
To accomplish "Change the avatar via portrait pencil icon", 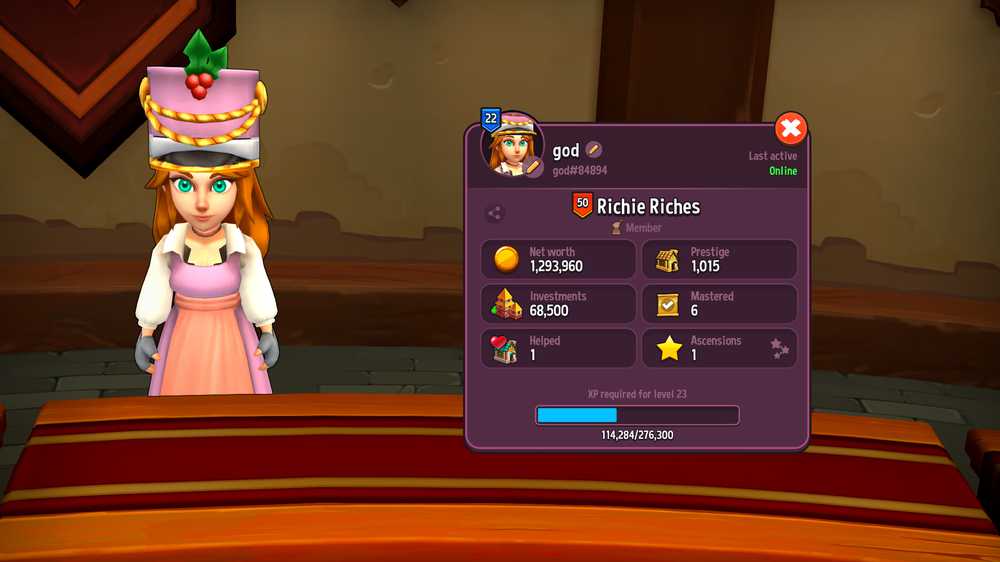I will click(533, 166).
